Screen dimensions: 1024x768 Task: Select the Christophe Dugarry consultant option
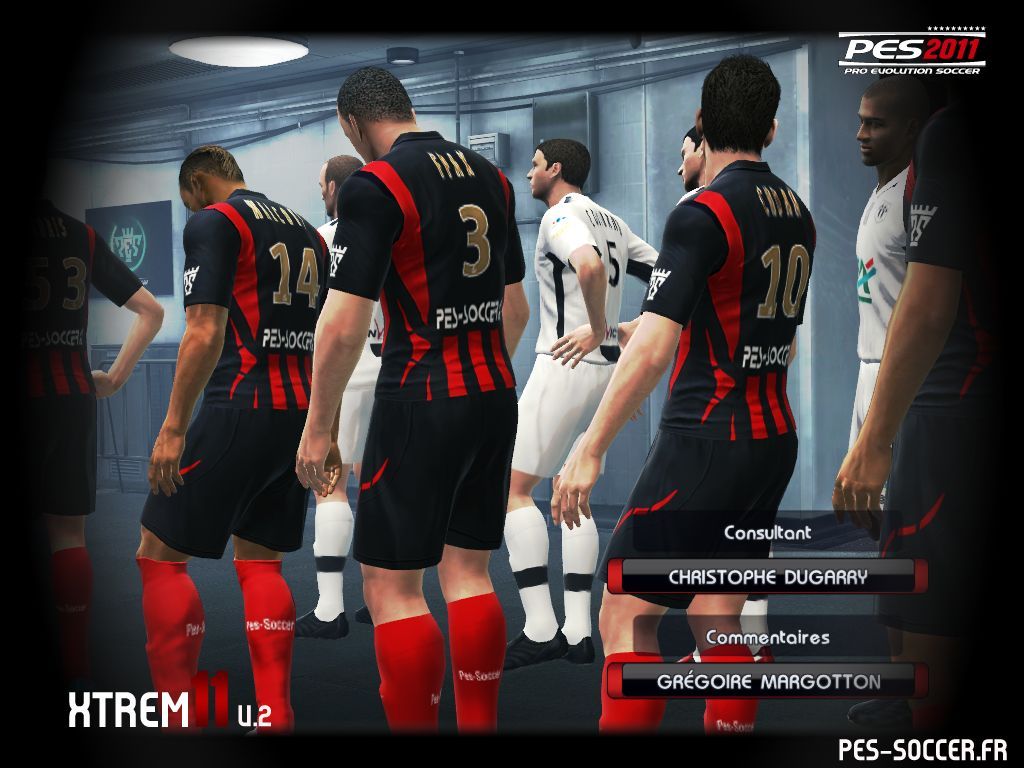pos(768,577)
